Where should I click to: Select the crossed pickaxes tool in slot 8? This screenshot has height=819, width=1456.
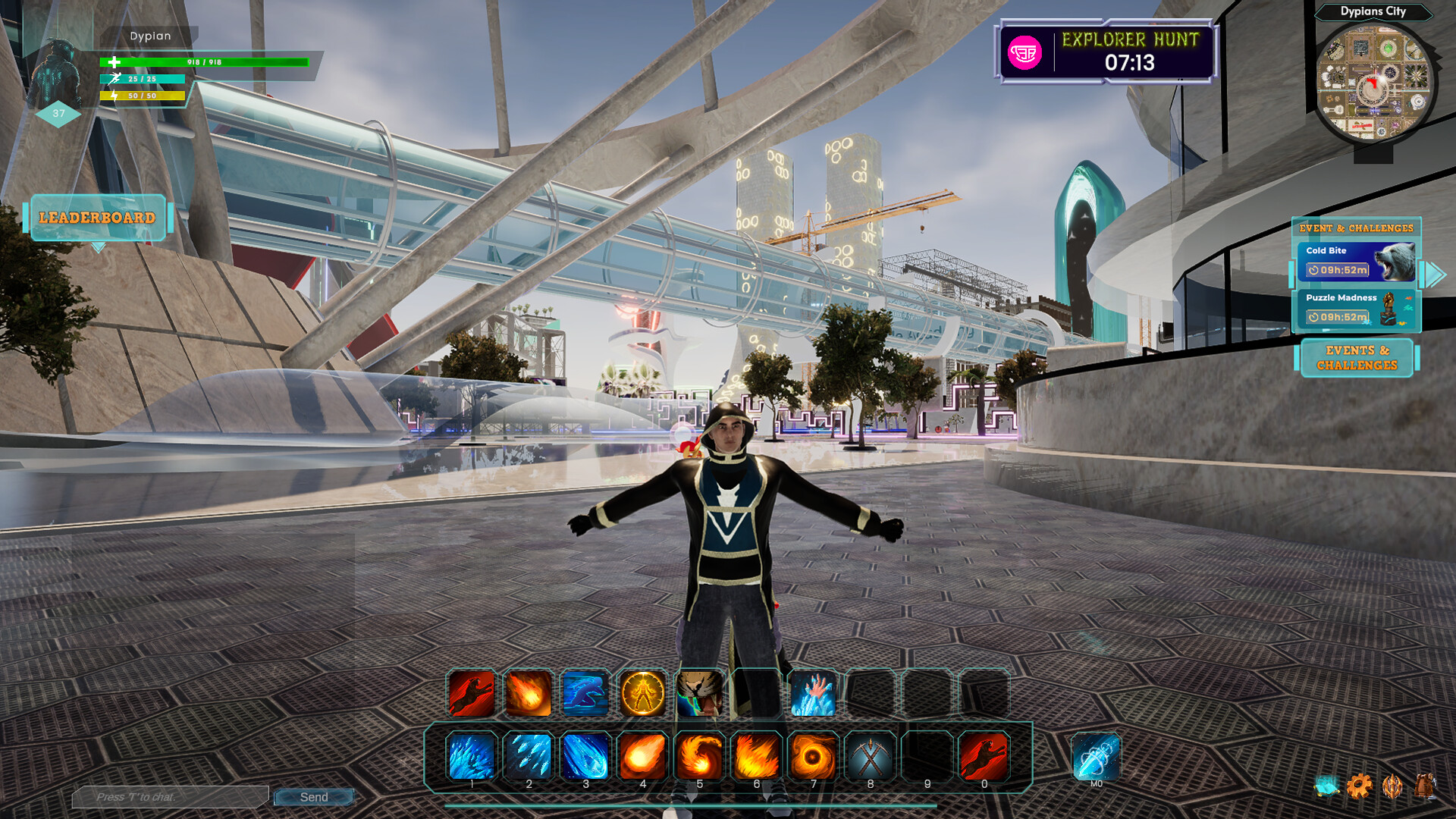[870, 756]
